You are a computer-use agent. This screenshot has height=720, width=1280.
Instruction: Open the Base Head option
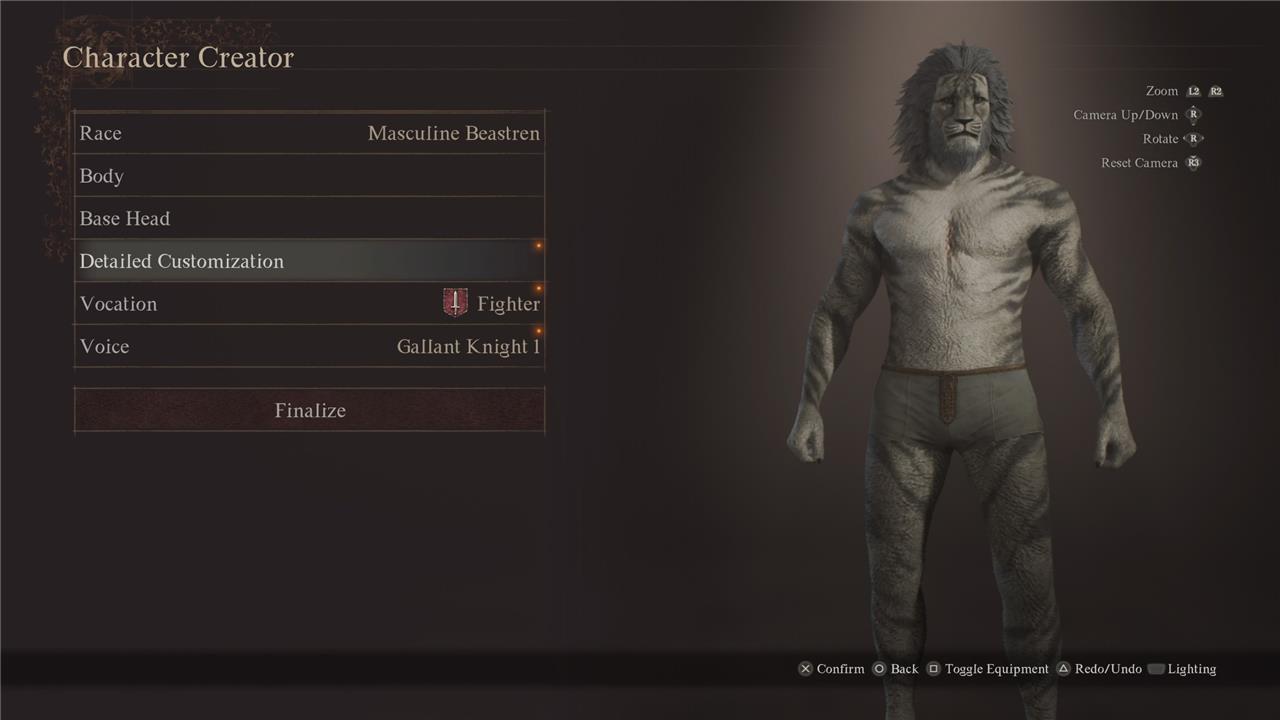310,219
